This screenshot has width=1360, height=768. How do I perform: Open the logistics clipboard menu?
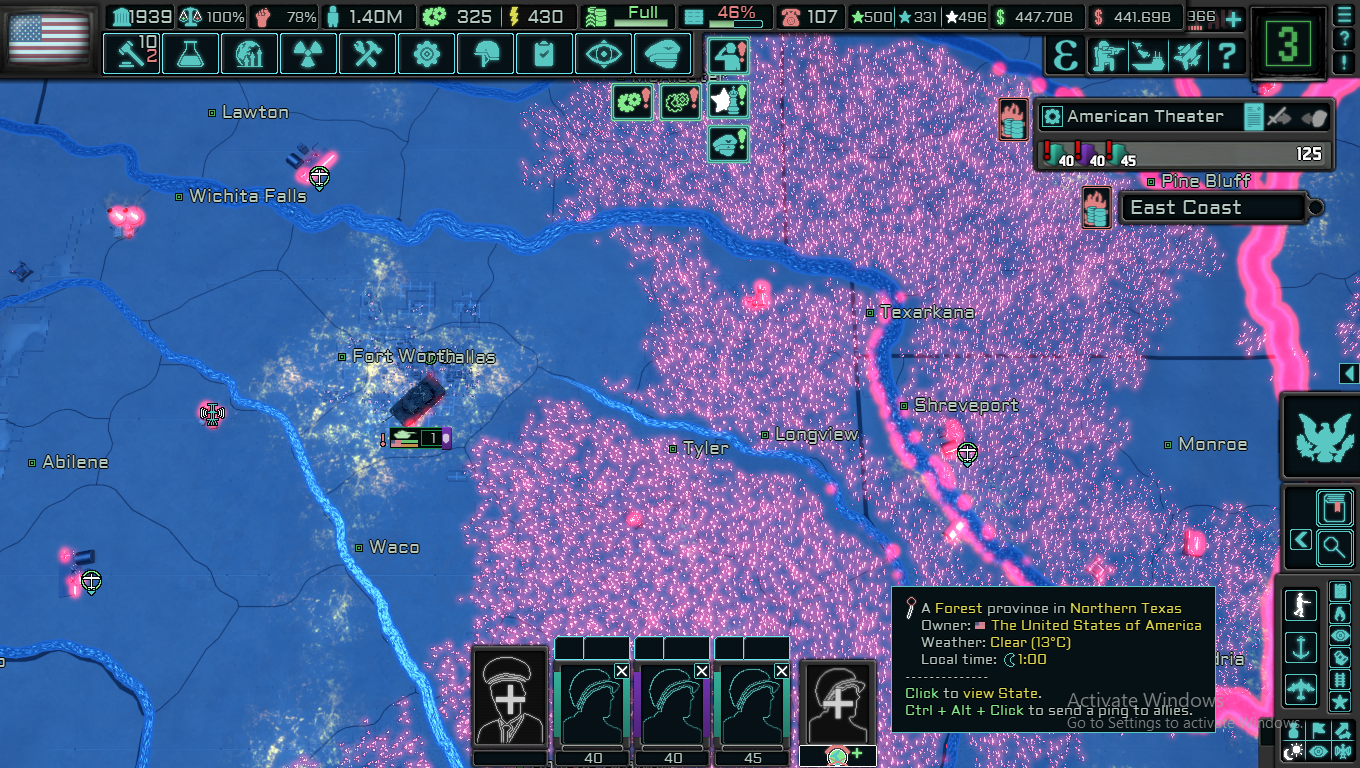(544, 53)
